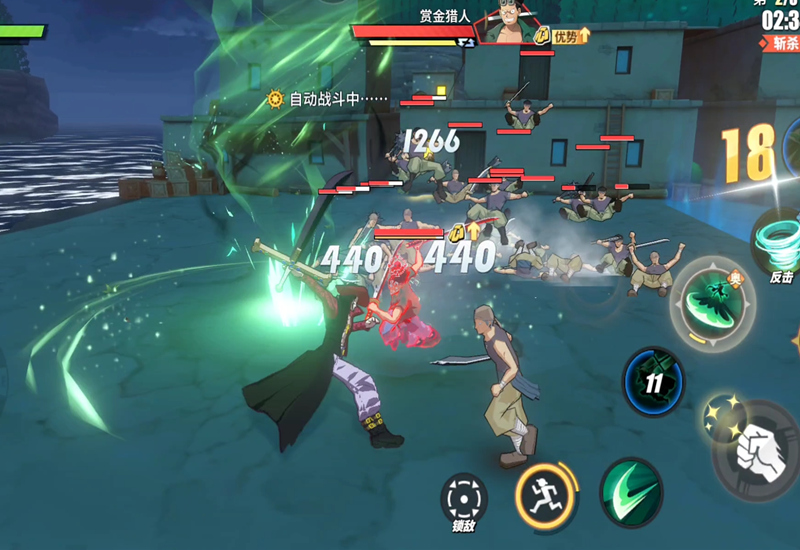The image size is (800, 550).
Task: Click the 自动战斗中 auto-battle indicator
Action: [326, 99]
